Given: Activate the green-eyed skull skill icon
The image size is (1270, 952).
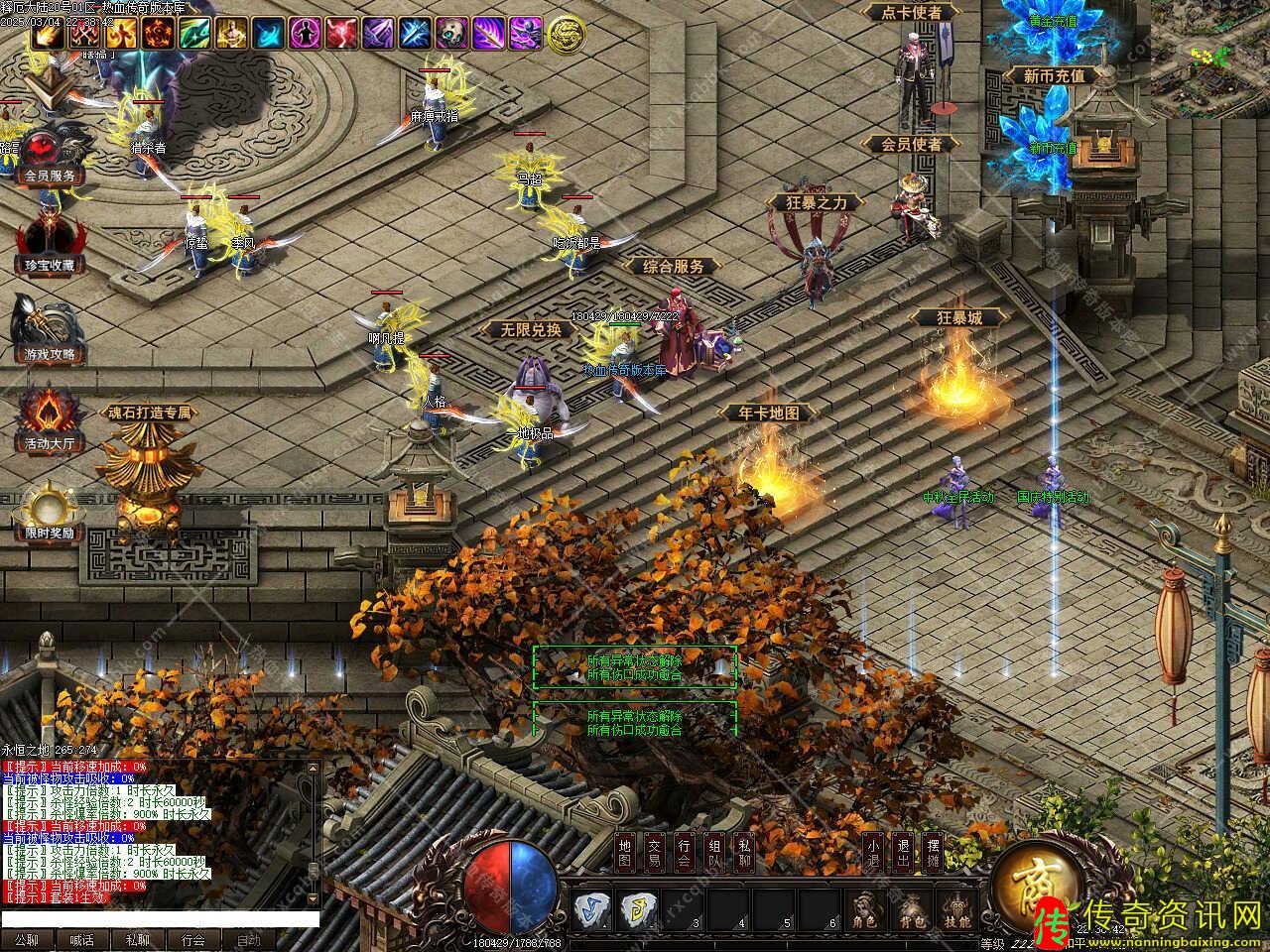Looking at the screenshot, I should tap(451, 34).
